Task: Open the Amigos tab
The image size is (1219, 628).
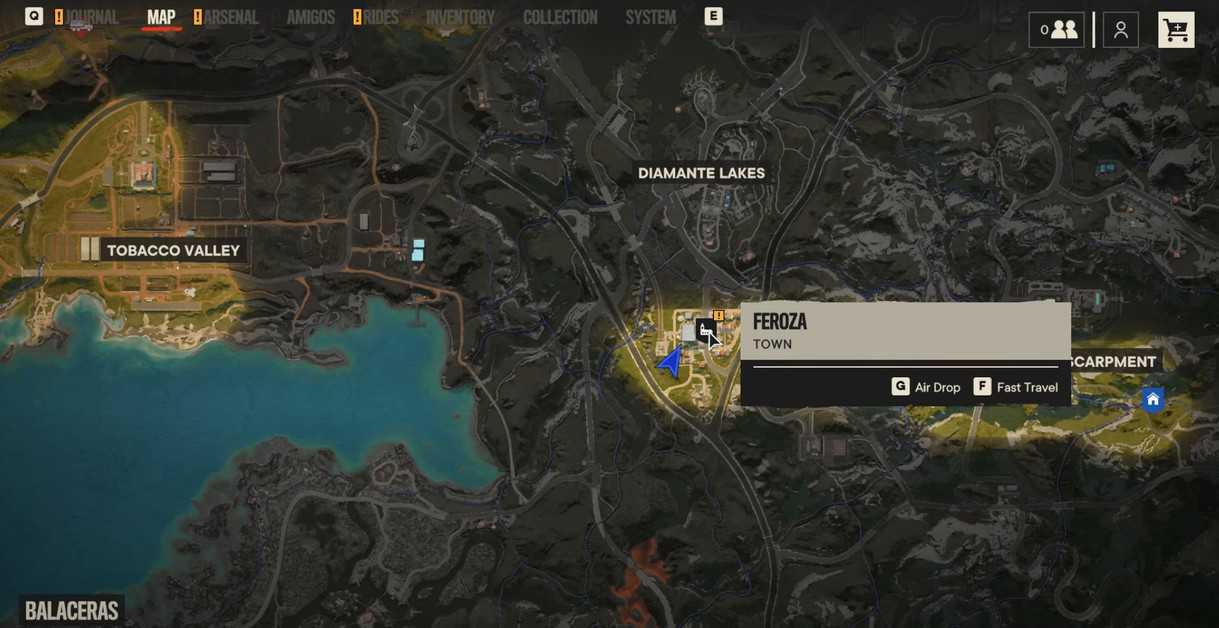Action: (310, 17)
